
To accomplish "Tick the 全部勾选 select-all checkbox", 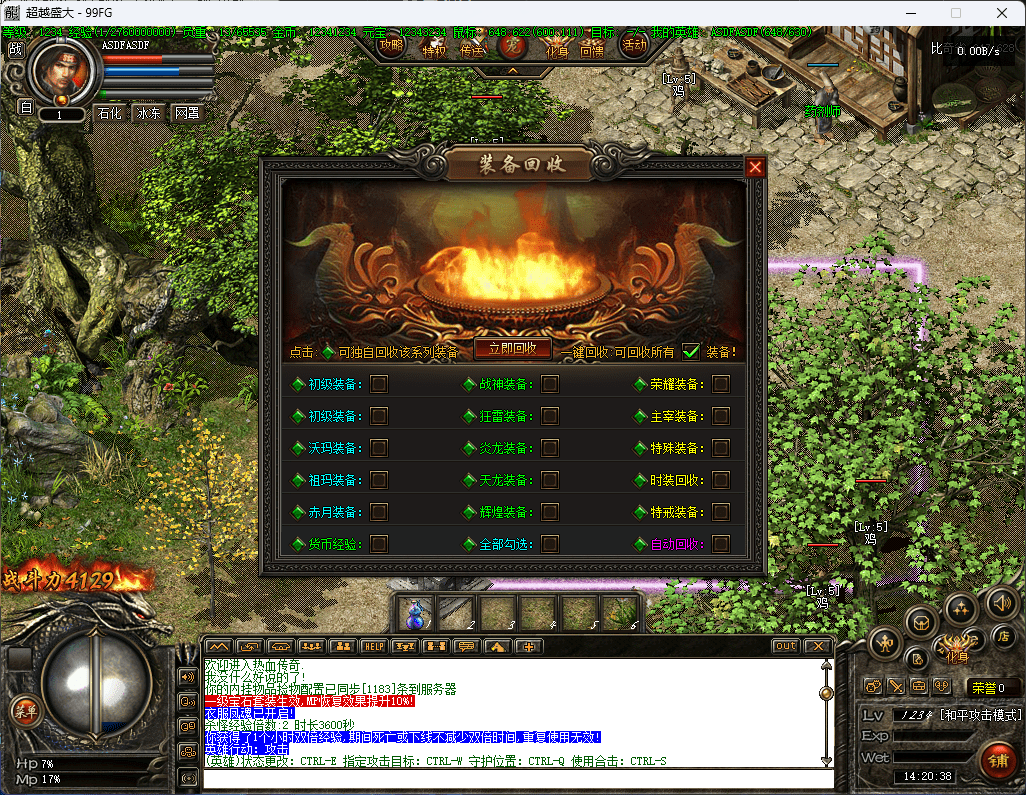I will (550, 544).
